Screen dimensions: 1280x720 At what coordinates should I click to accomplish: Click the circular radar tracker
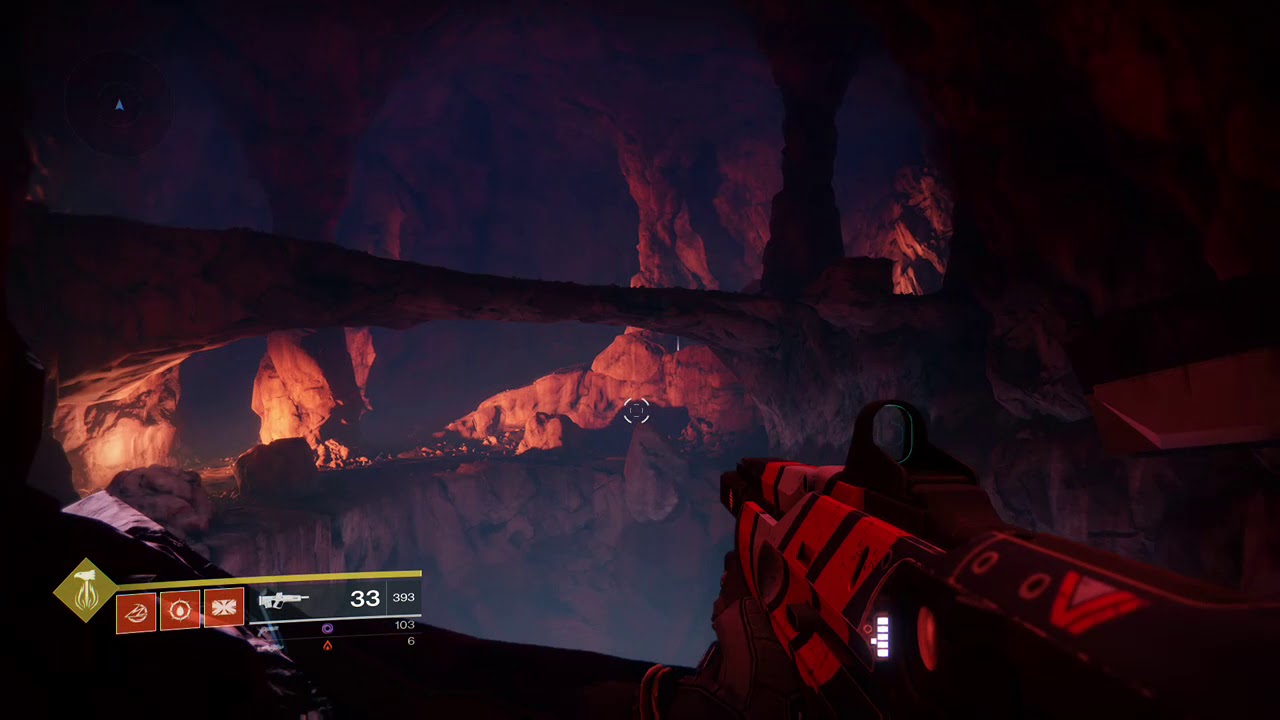point(119,104)
